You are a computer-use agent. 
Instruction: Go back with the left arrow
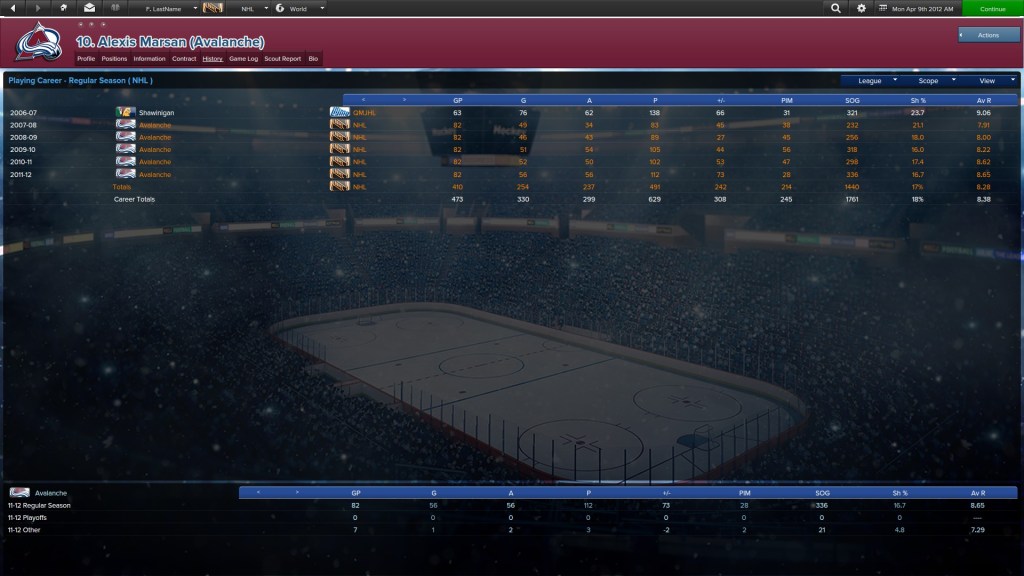pyautogui.click(x=13, y=8)
